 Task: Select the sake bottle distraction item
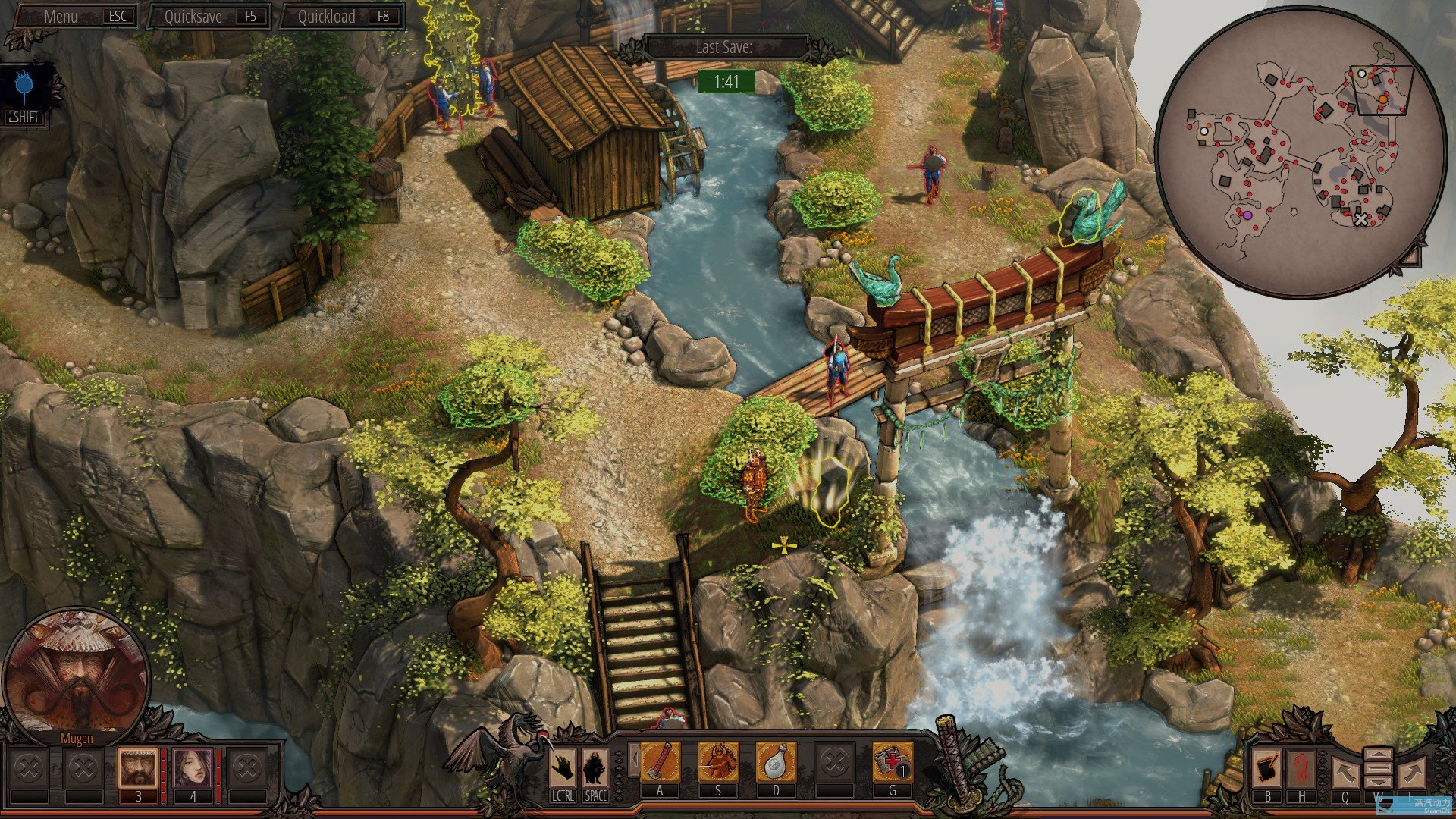click(776, 762)
